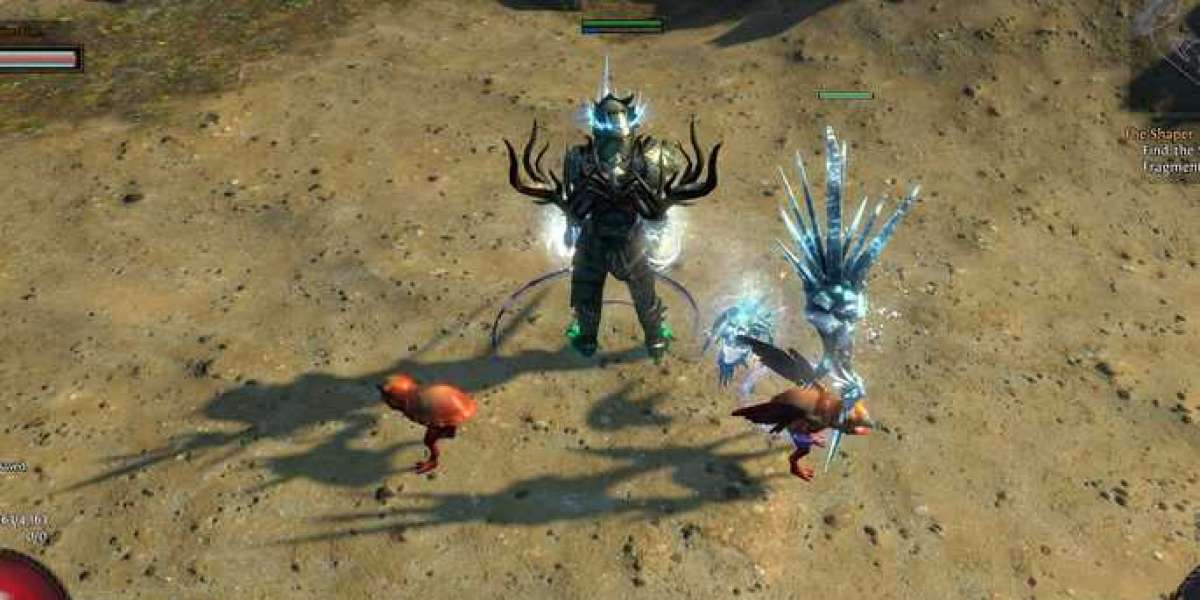
Task: Open The Shaper quest tracker entry
Action: click(1161, 134)
